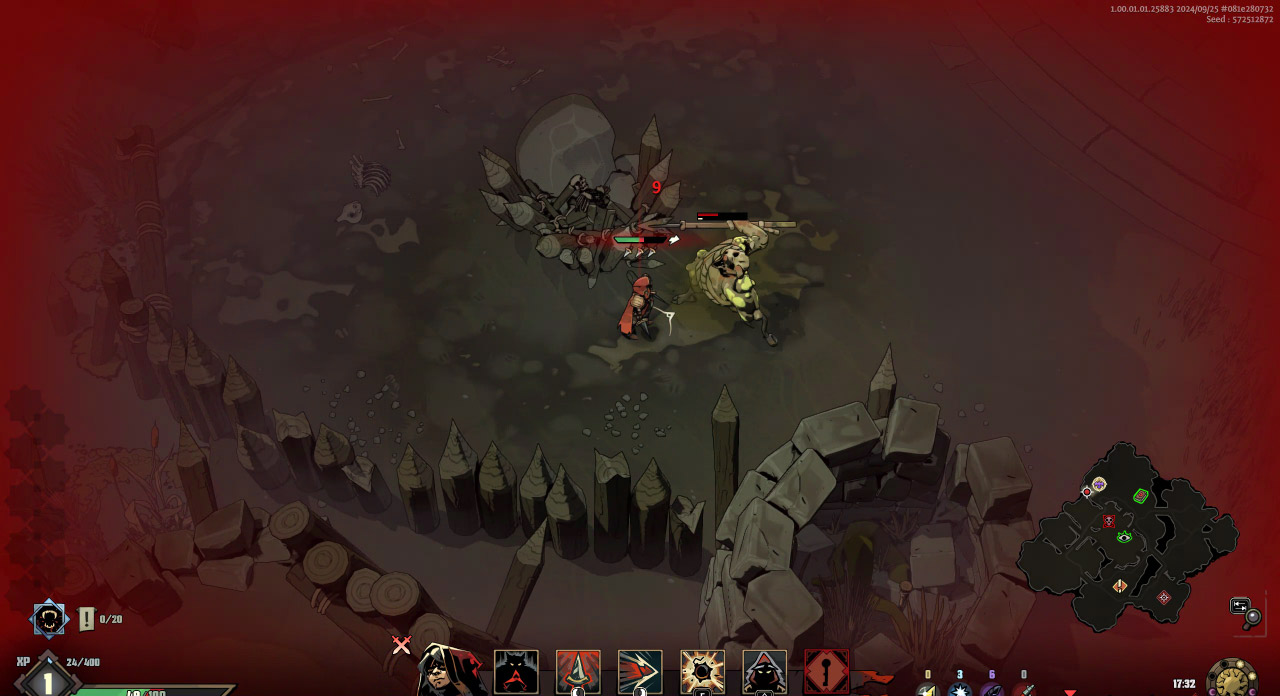Click the fanged maw buff icon
The height and width of the screenshot is (696, 1280).
48,619
